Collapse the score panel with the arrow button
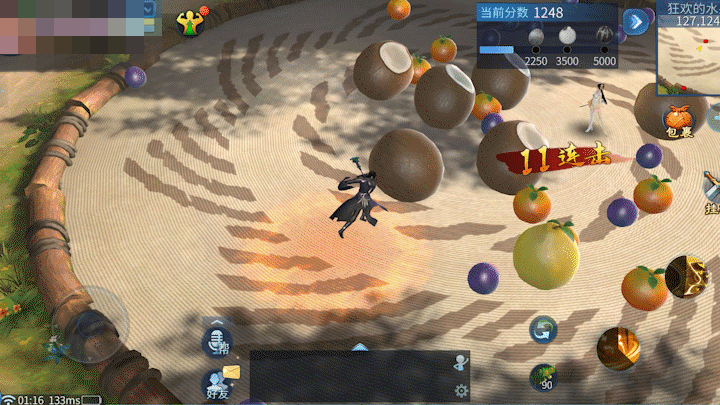Image resolution: width=720 pixels, height=405 pixels. 635,21
